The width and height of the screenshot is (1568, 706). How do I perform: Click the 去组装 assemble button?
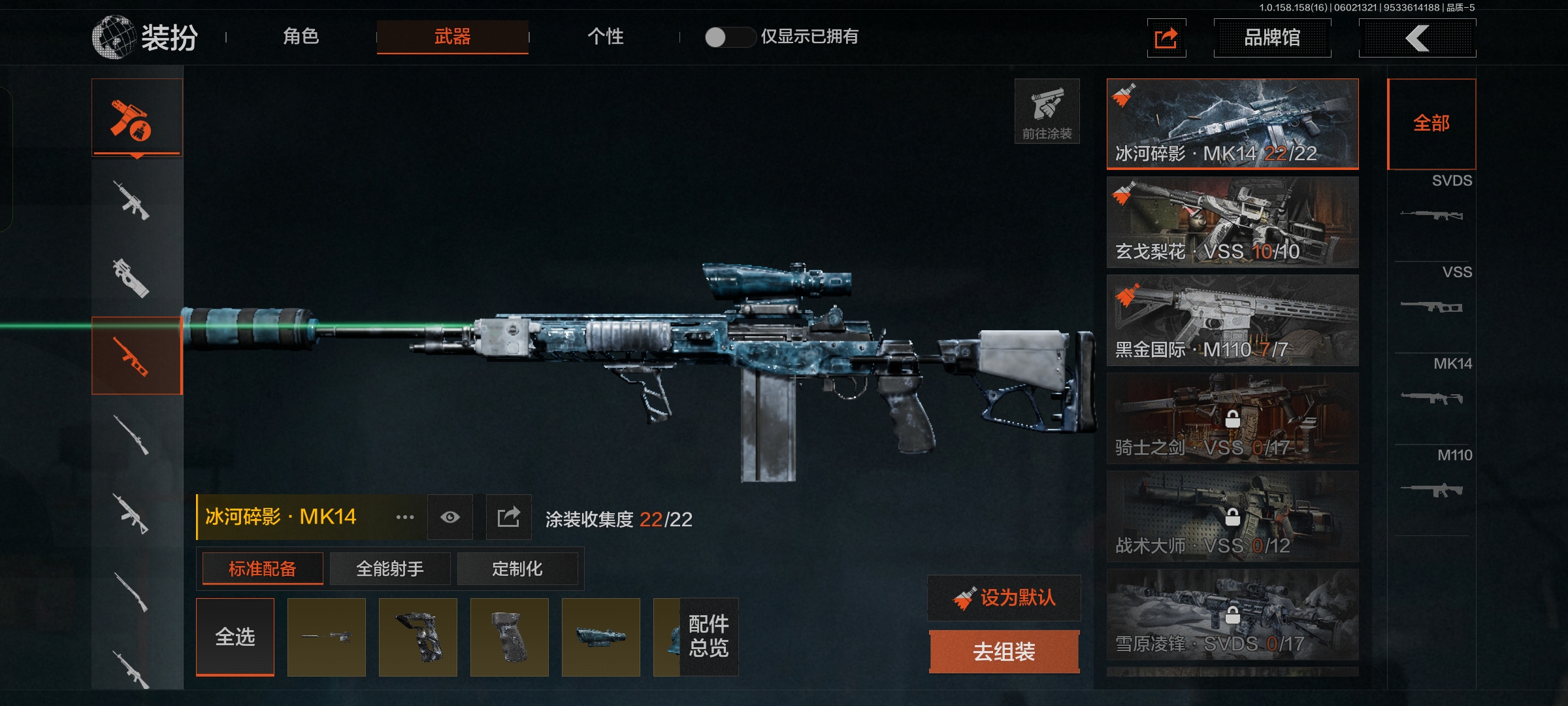pos(1004,651)
